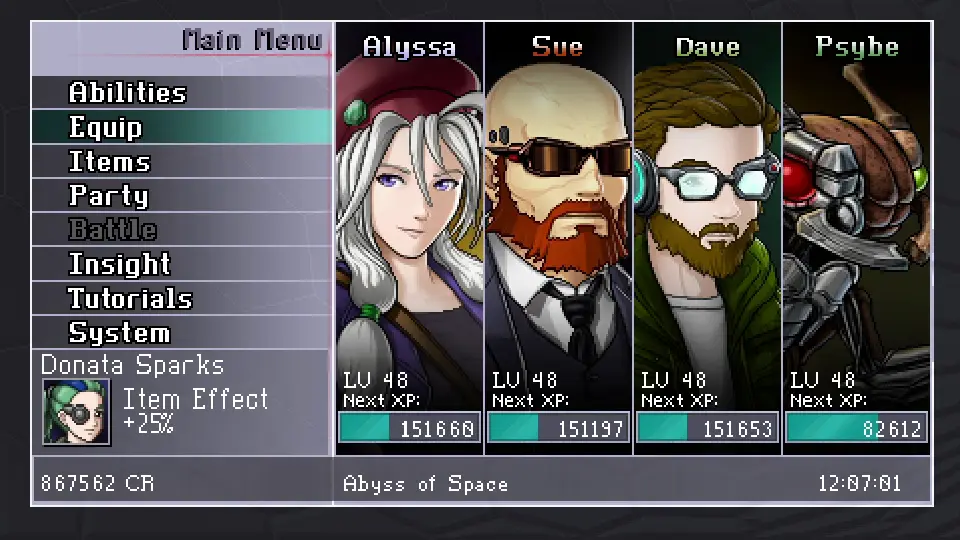Select Psybe's character panel
960x540 pixels.
(x=856, y=220)
